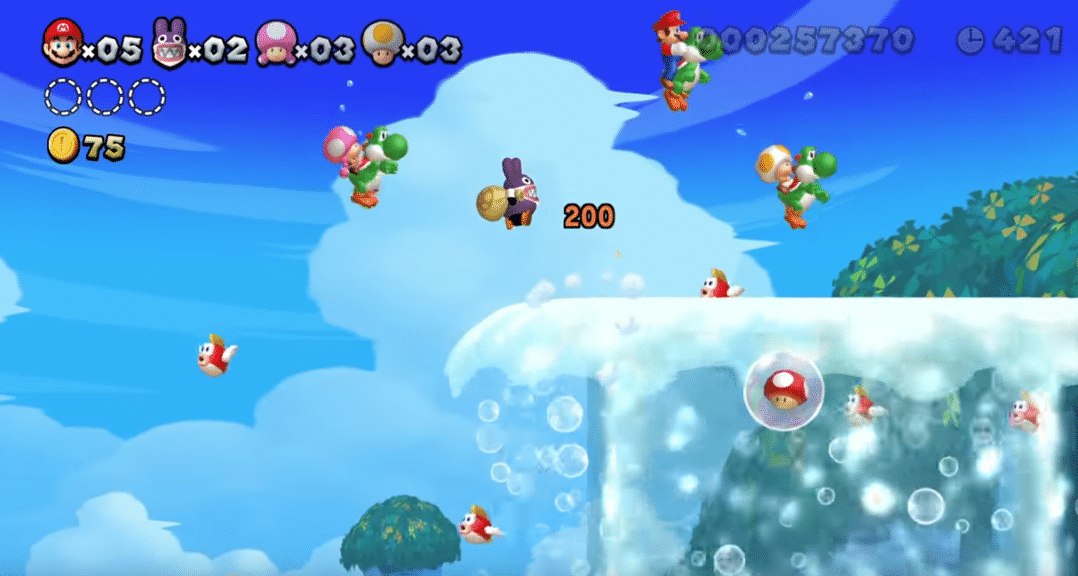This screenshot has width=1078, height=576.
Task: Click Mario's head lives icon
Action: [62, 43]
